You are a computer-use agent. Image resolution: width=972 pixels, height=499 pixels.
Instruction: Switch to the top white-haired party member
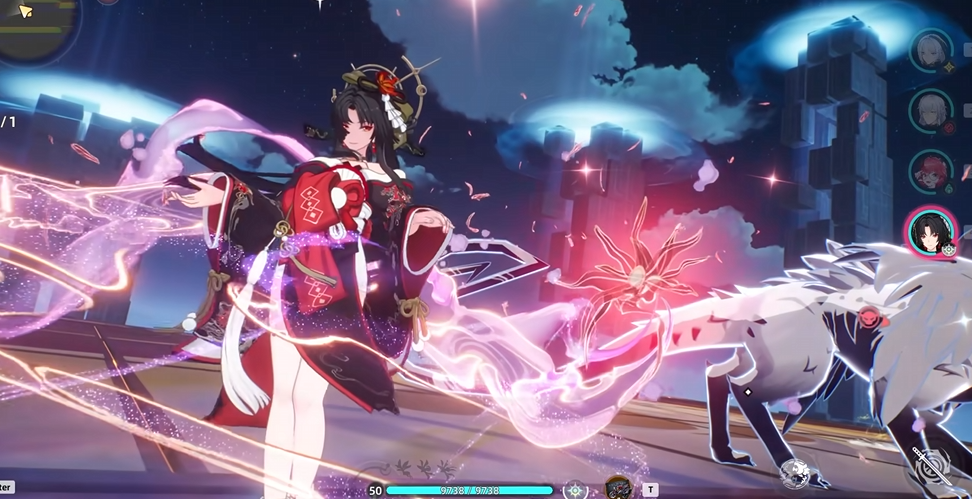point(930,50)
